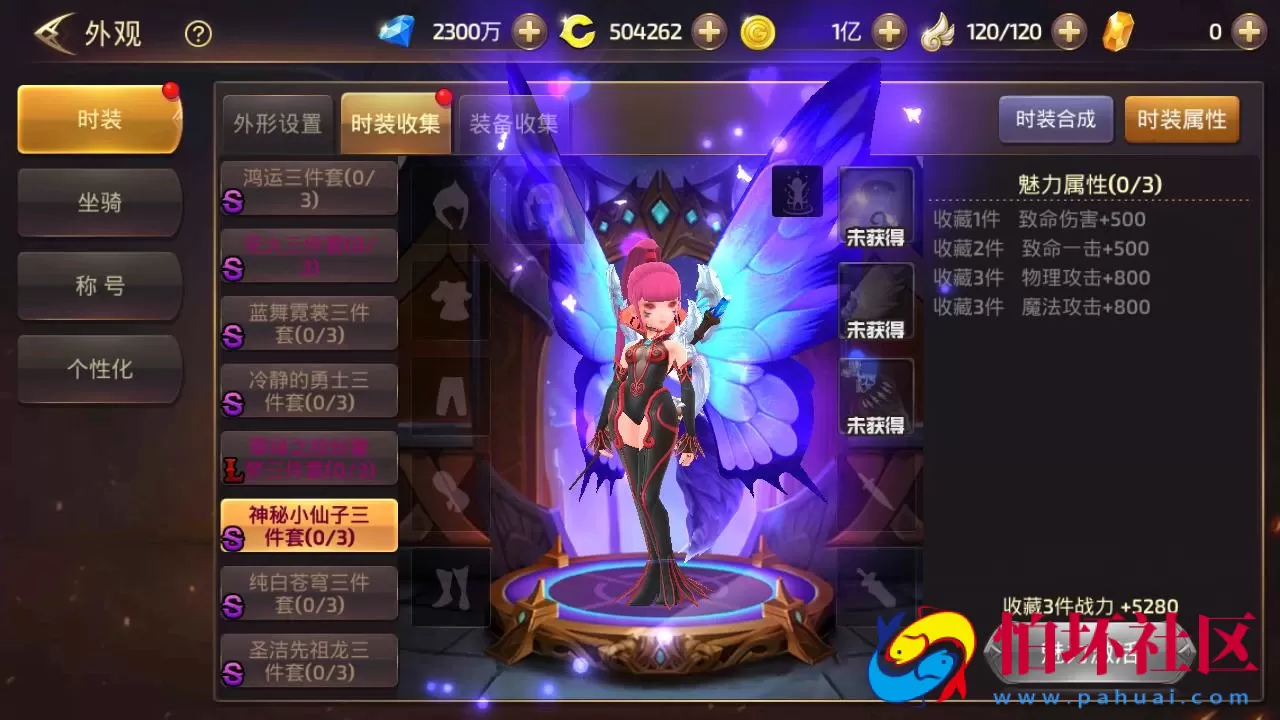
Task: Switch to the 外形设置 tab
Action: (276, 122)
